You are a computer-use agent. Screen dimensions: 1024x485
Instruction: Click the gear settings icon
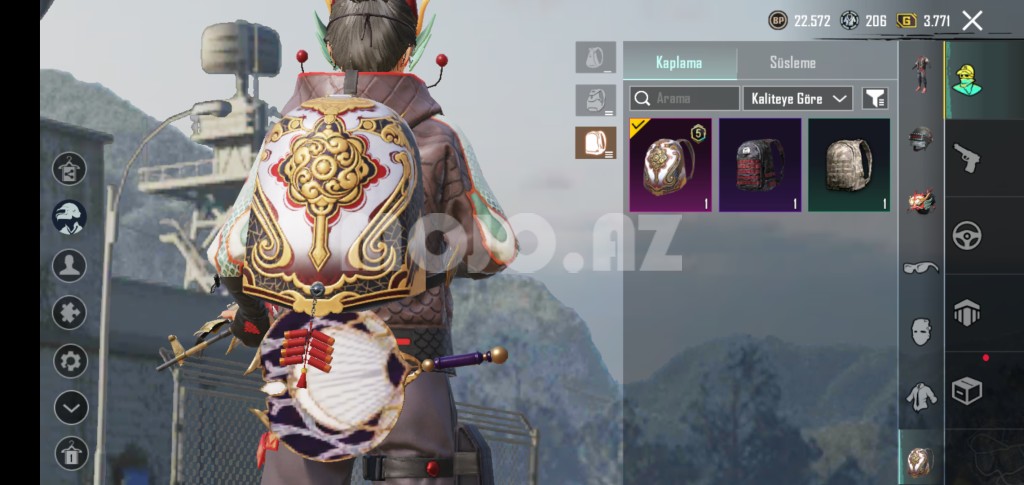pos(70,360)
